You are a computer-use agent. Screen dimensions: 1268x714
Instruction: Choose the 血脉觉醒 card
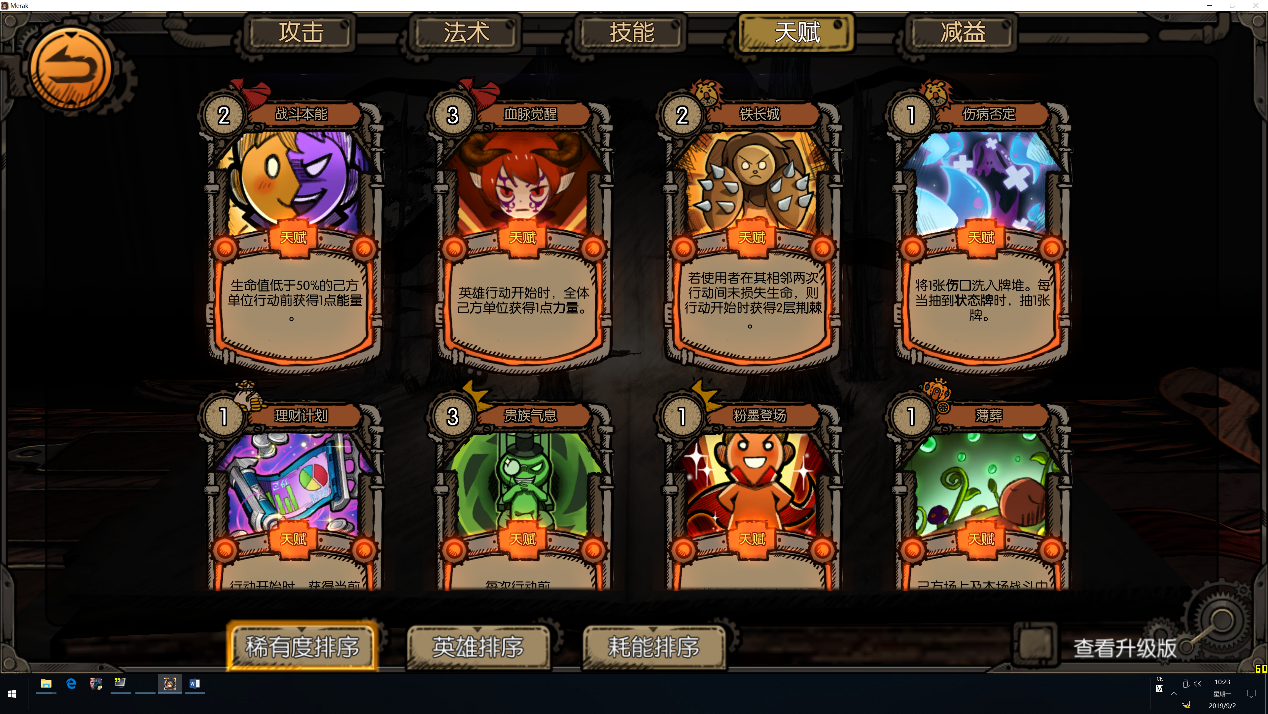(x=523, y=230)
